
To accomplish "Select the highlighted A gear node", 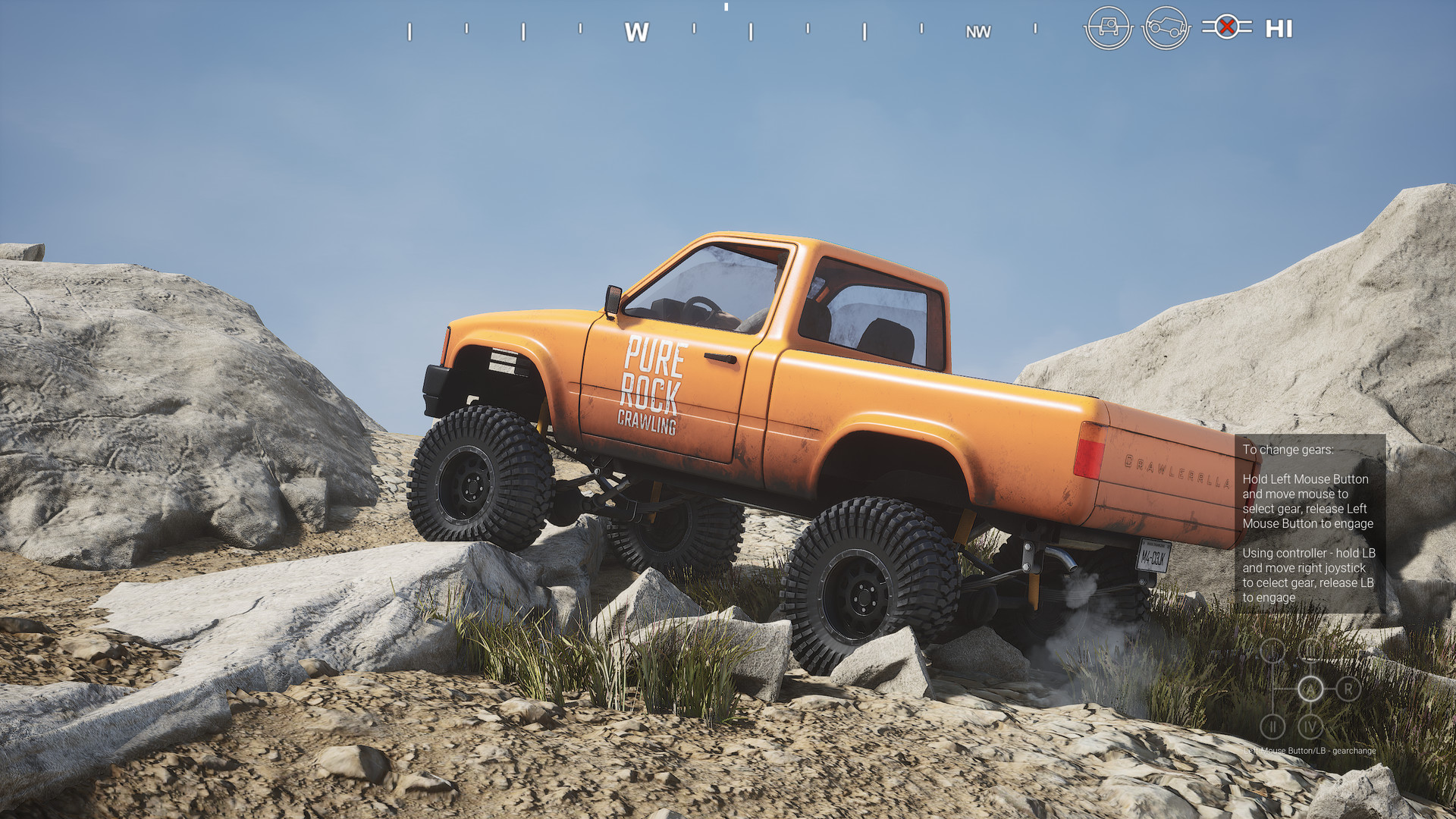I will [x=1310, y=689].
